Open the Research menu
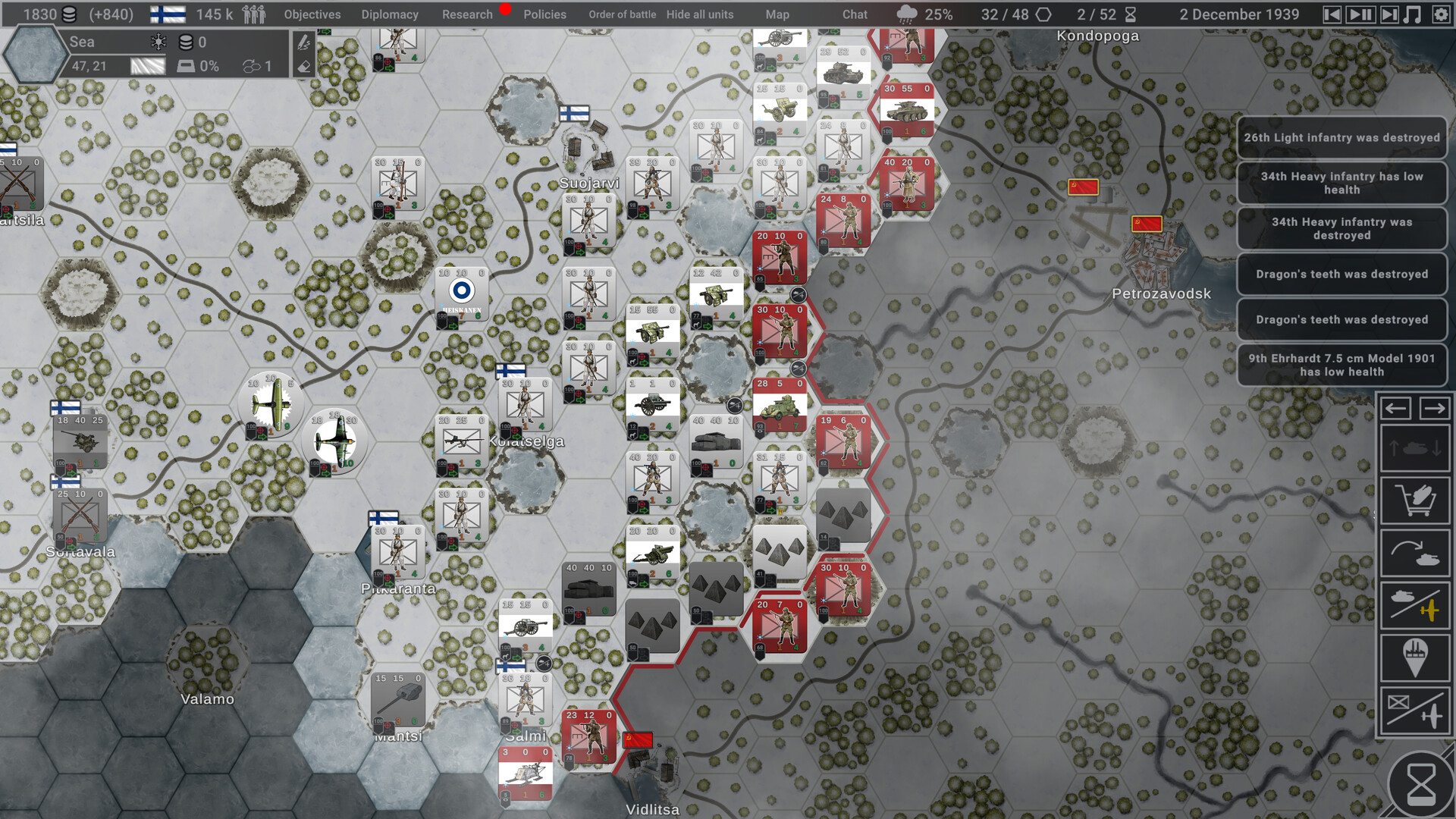 click(x=467, y=14)
